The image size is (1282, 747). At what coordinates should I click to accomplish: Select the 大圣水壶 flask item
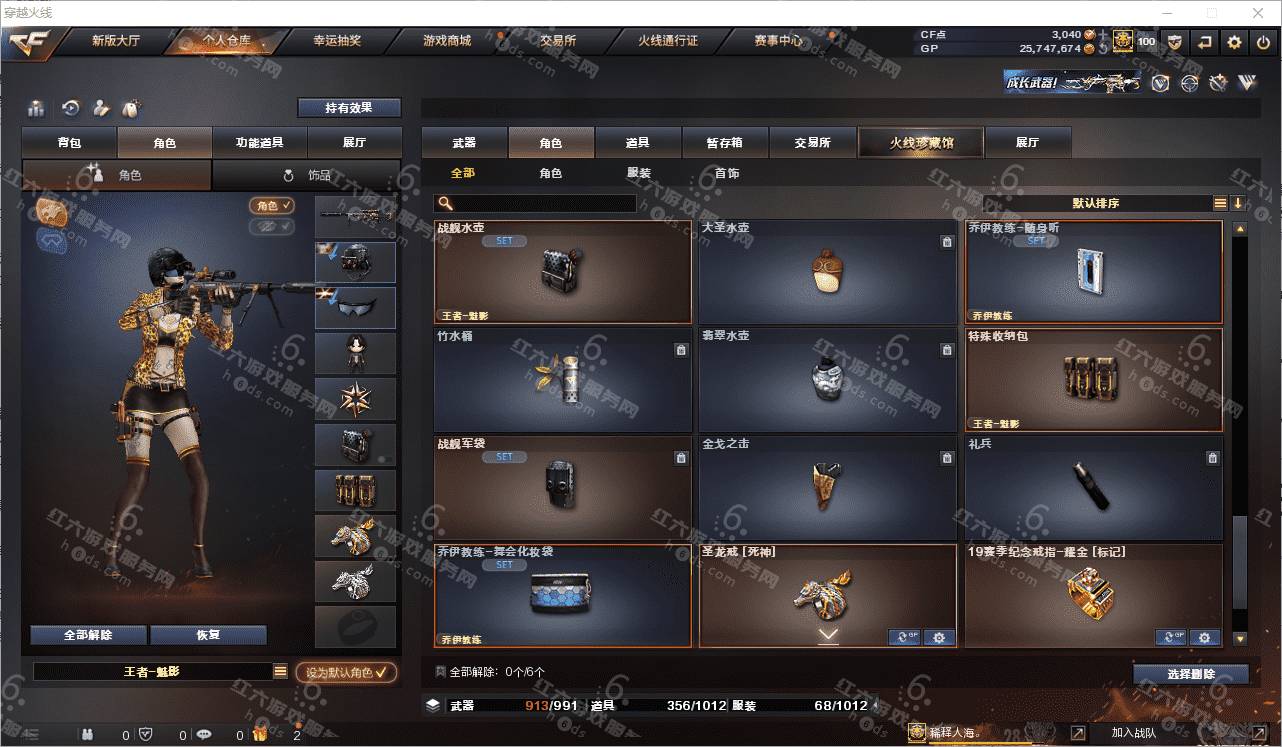[826, 272]
